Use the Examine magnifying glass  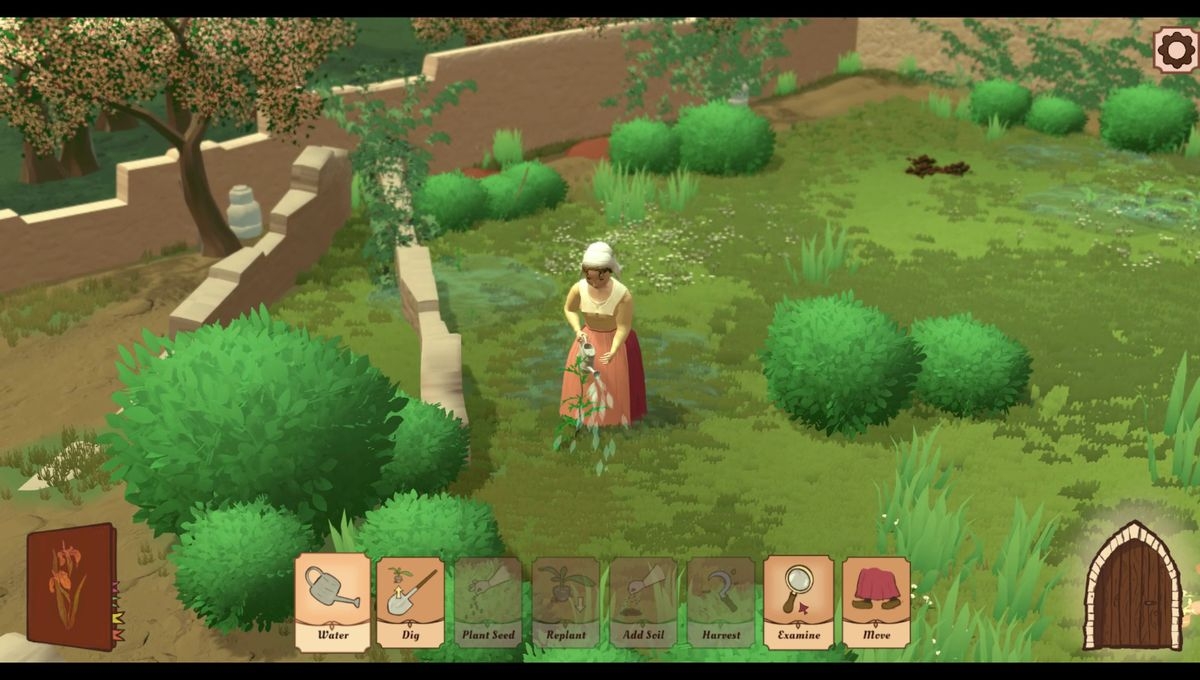tap(798, 602)
